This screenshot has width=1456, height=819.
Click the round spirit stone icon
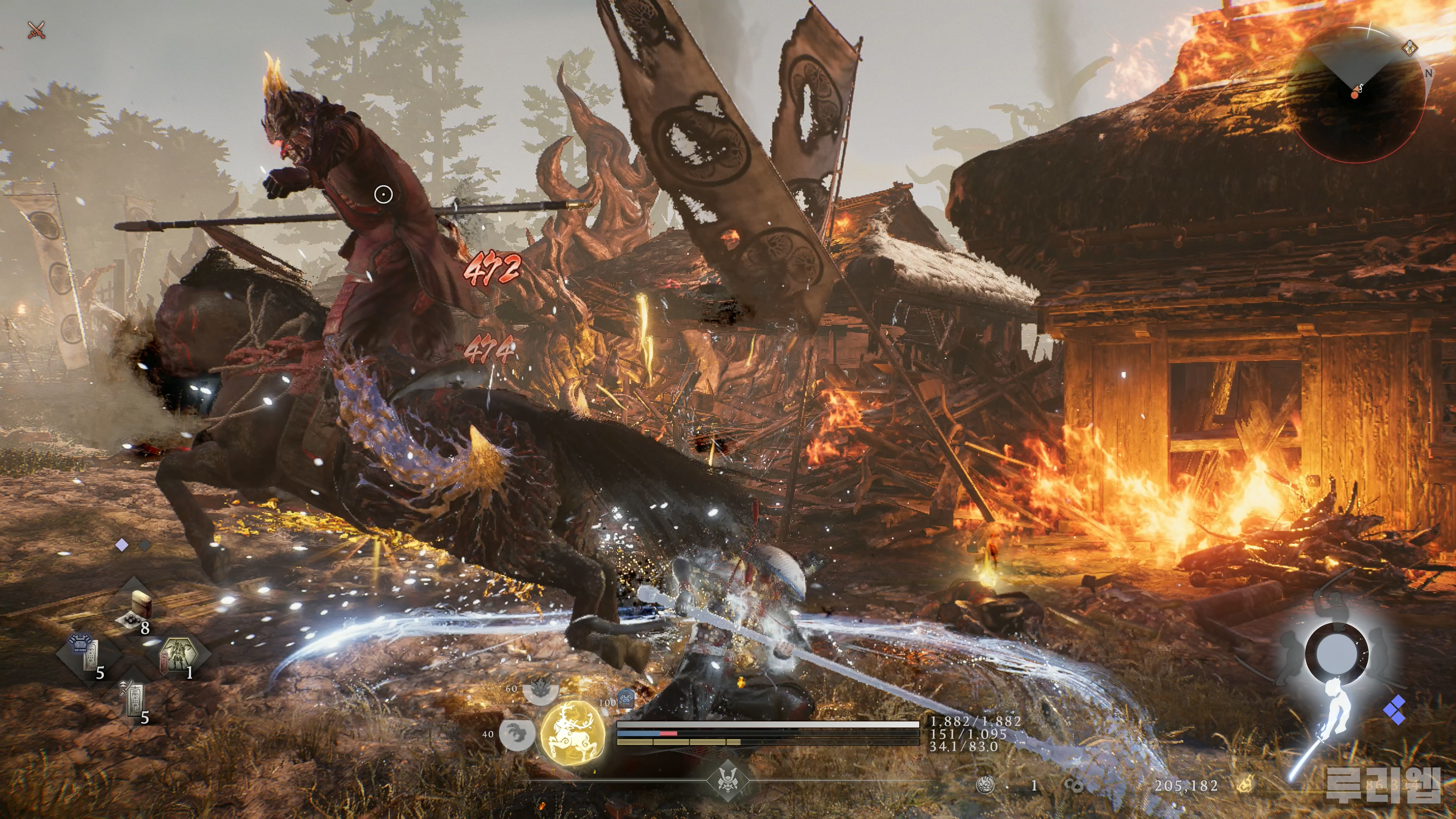[986, 784]
